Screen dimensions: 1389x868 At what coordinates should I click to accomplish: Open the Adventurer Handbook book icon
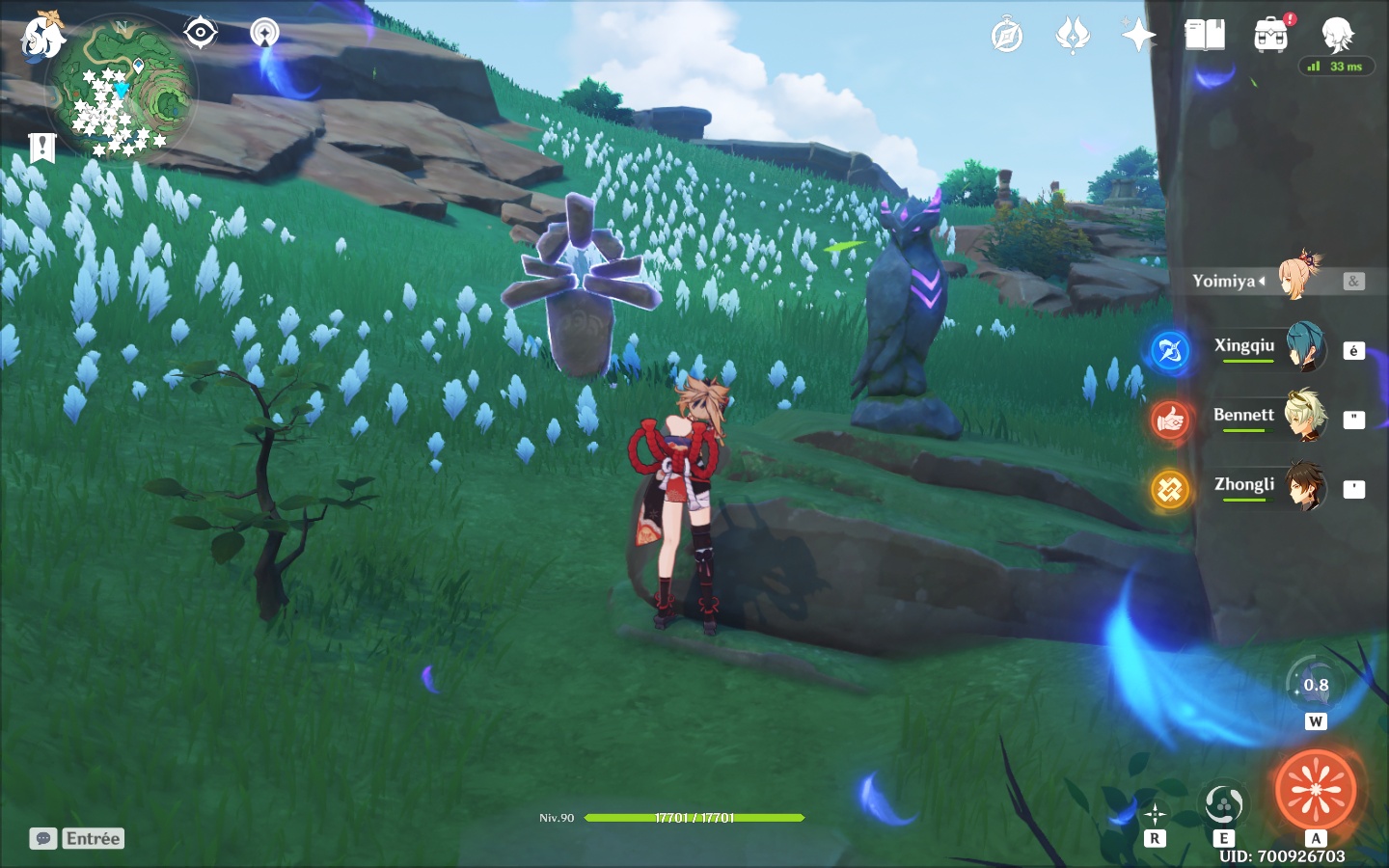click(x=1205, y=36)
